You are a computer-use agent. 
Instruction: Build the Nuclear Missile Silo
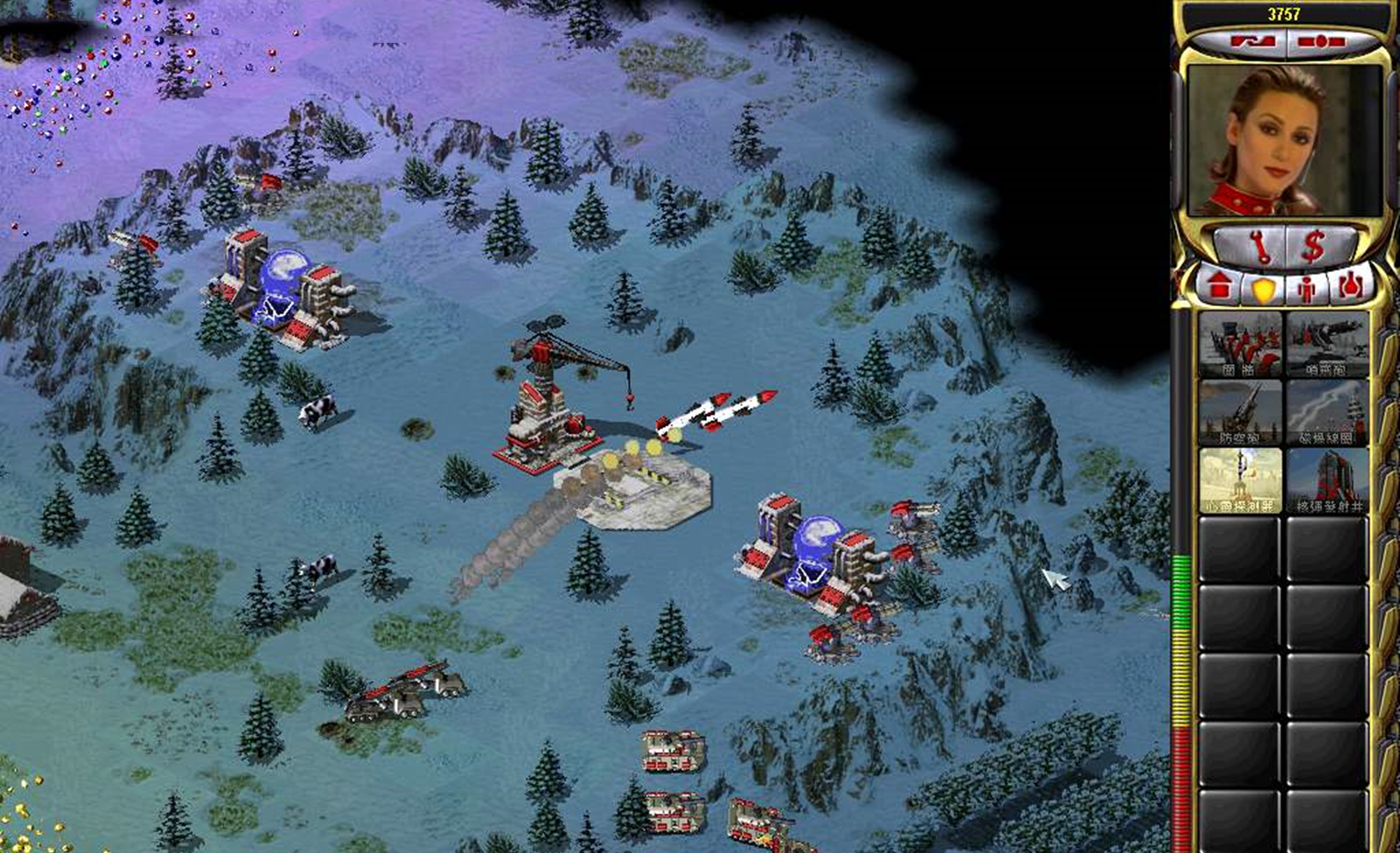(1326, 480)
